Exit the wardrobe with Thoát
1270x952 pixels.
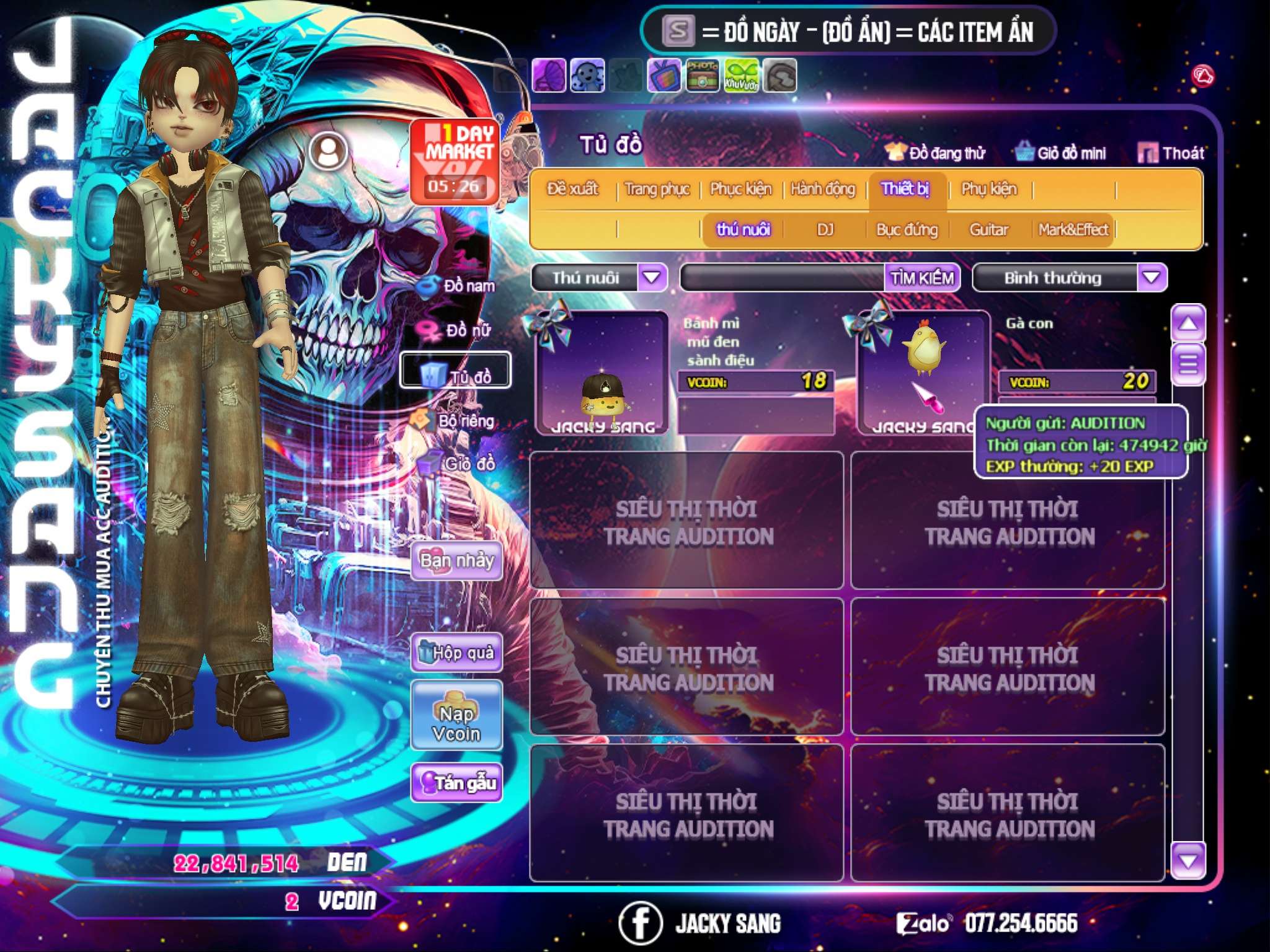[x=1171, y=152]
